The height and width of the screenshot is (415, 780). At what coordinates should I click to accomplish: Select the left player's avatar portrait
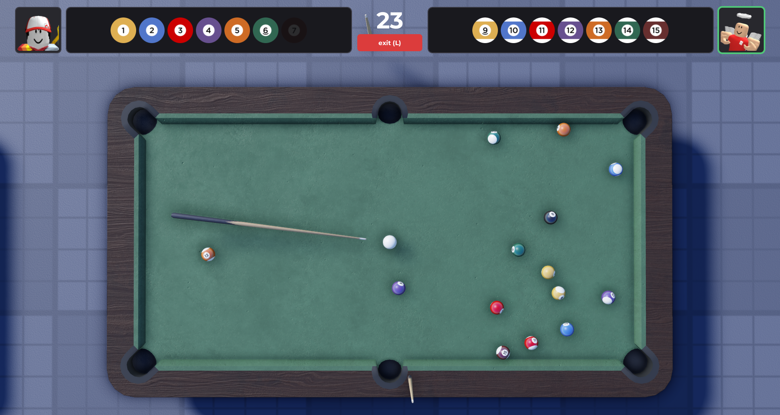tap(38, 30)
